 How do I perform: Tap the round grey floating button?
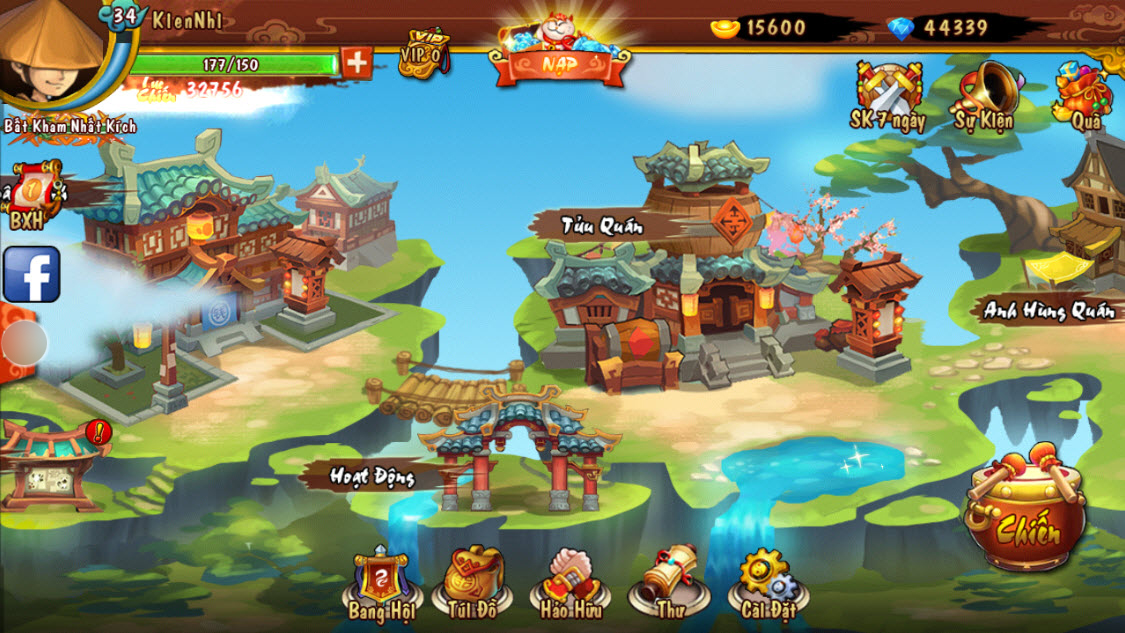point(24,344)
